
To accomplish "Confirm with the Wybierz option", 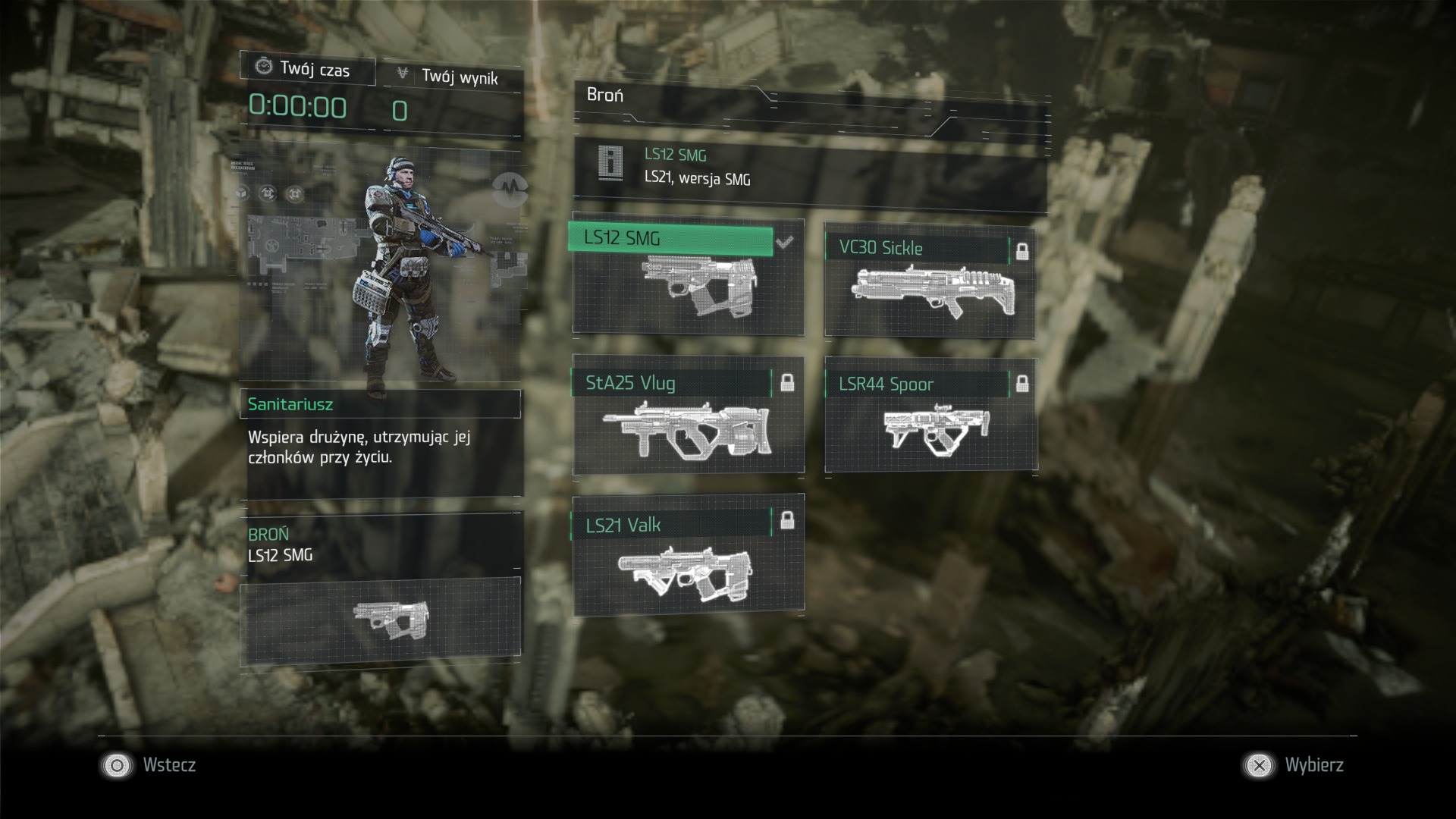I will pyautogui.click(x=1294, y=765).
